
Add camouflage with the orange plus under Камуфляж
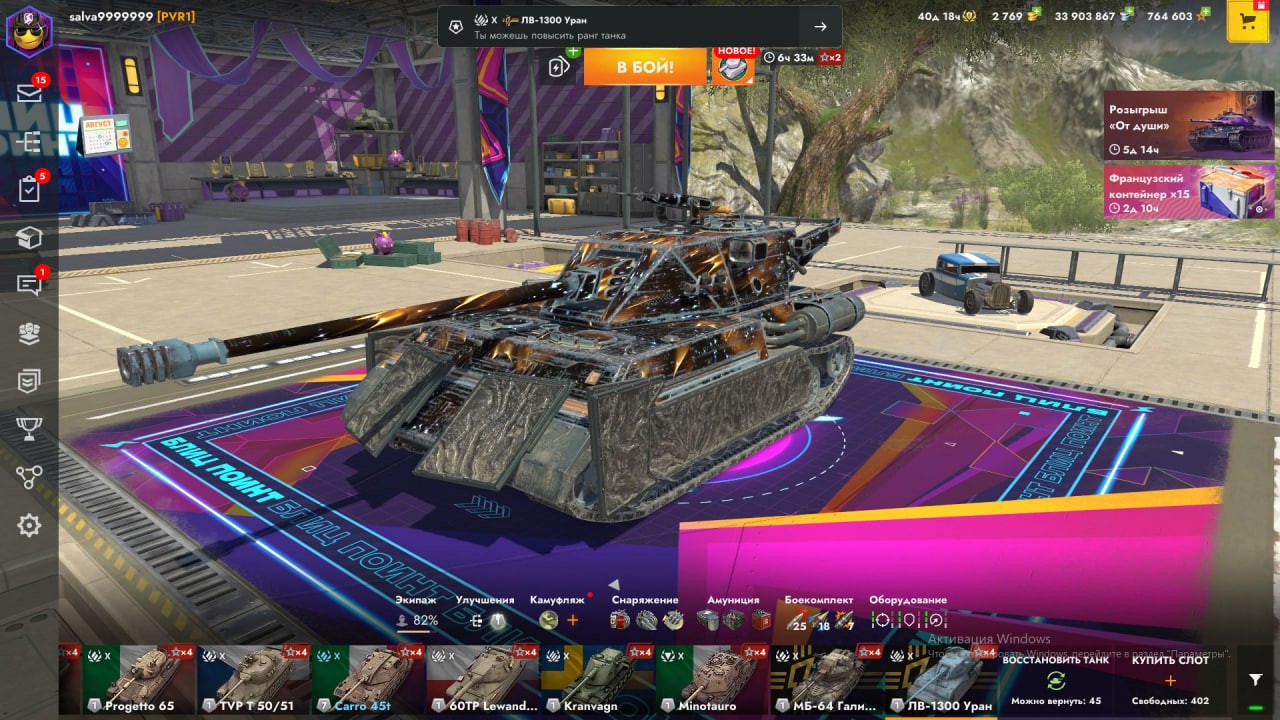point(573,620)
